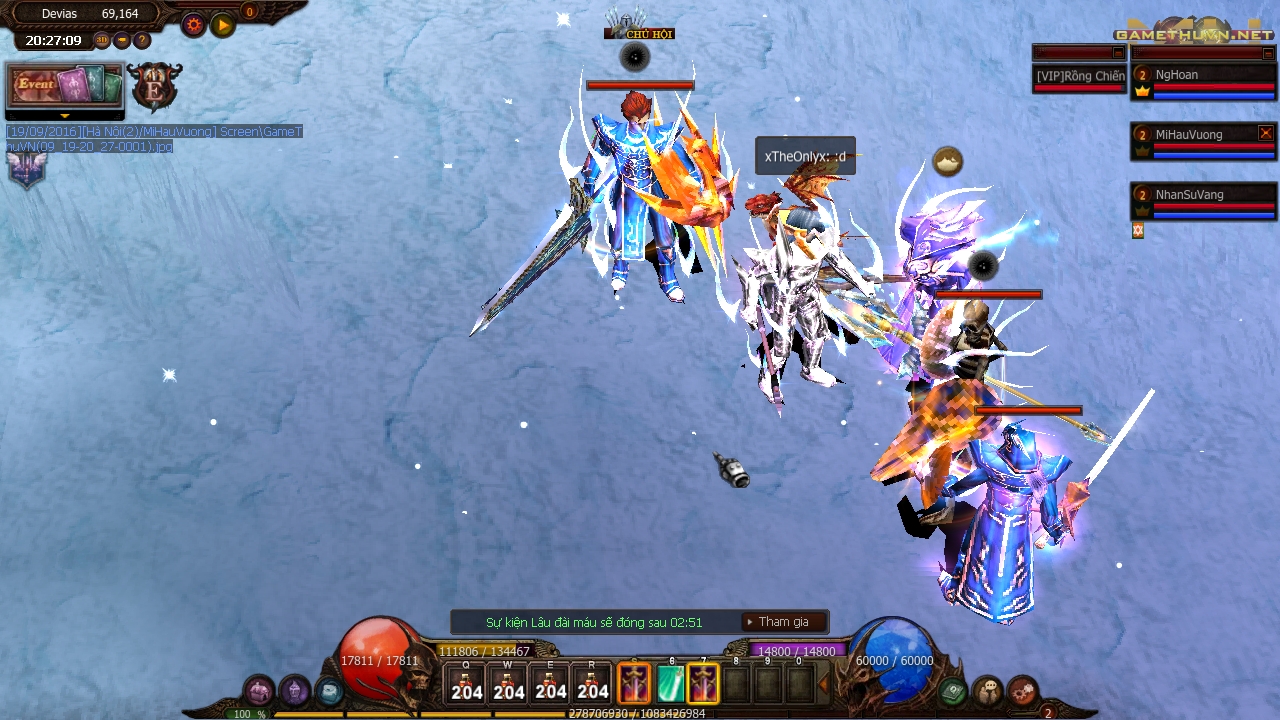
Task: Collapse NgHoan's status bar panel
Action: (x=1266, y=52)
